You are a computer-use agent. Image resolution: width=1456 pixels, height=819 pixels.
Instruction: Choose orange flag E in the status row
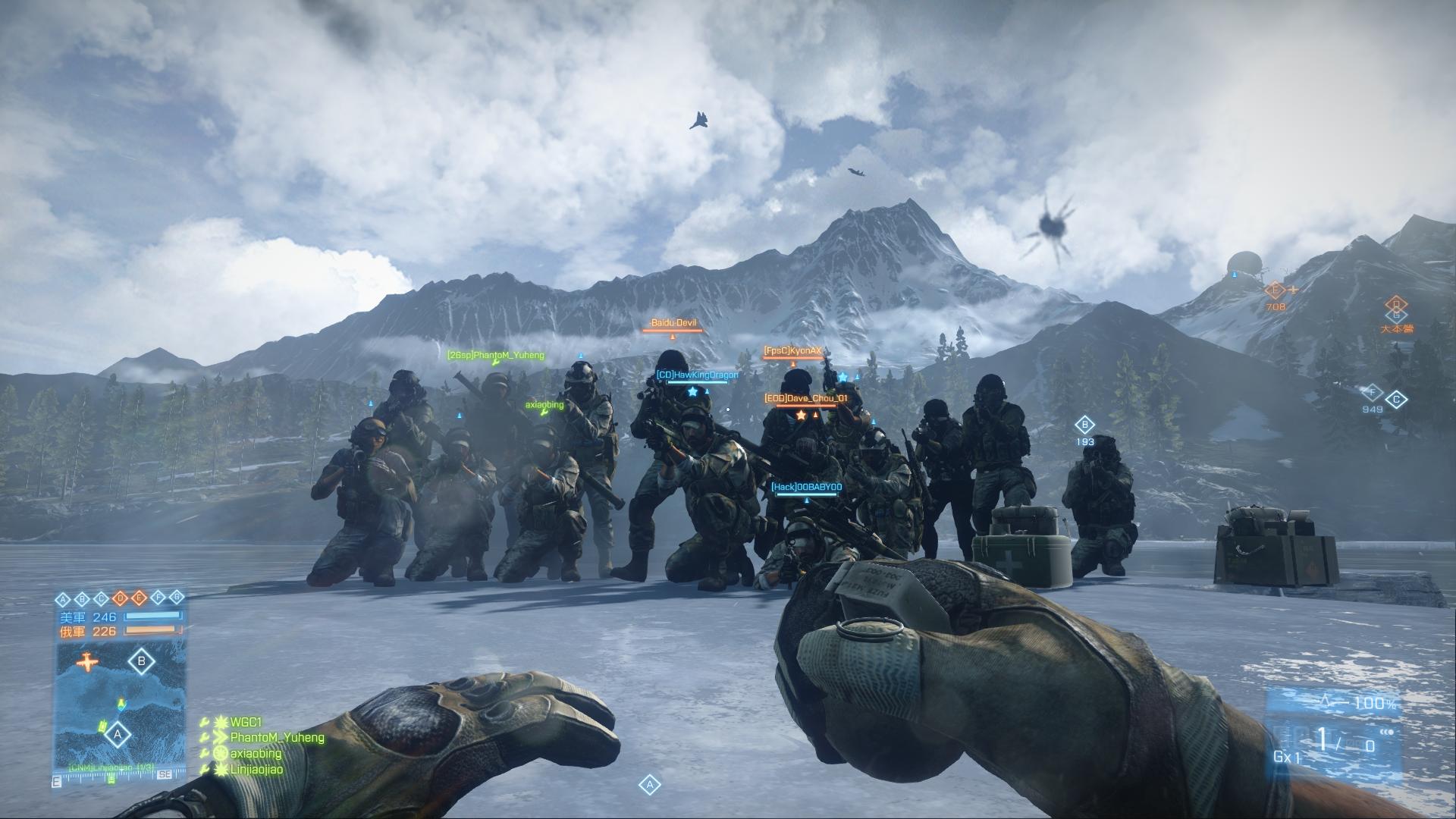pyautogui.click(x=139, y=598)
